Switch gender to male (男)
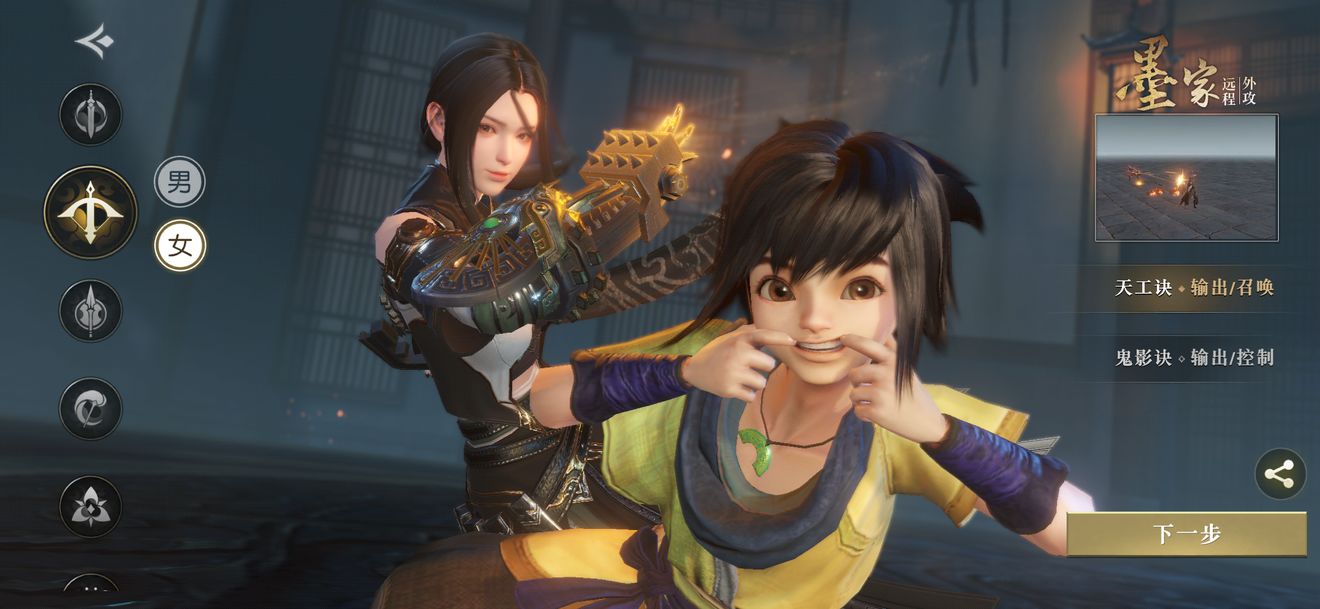The image size is (1320, 609). [x=180, y=182]
